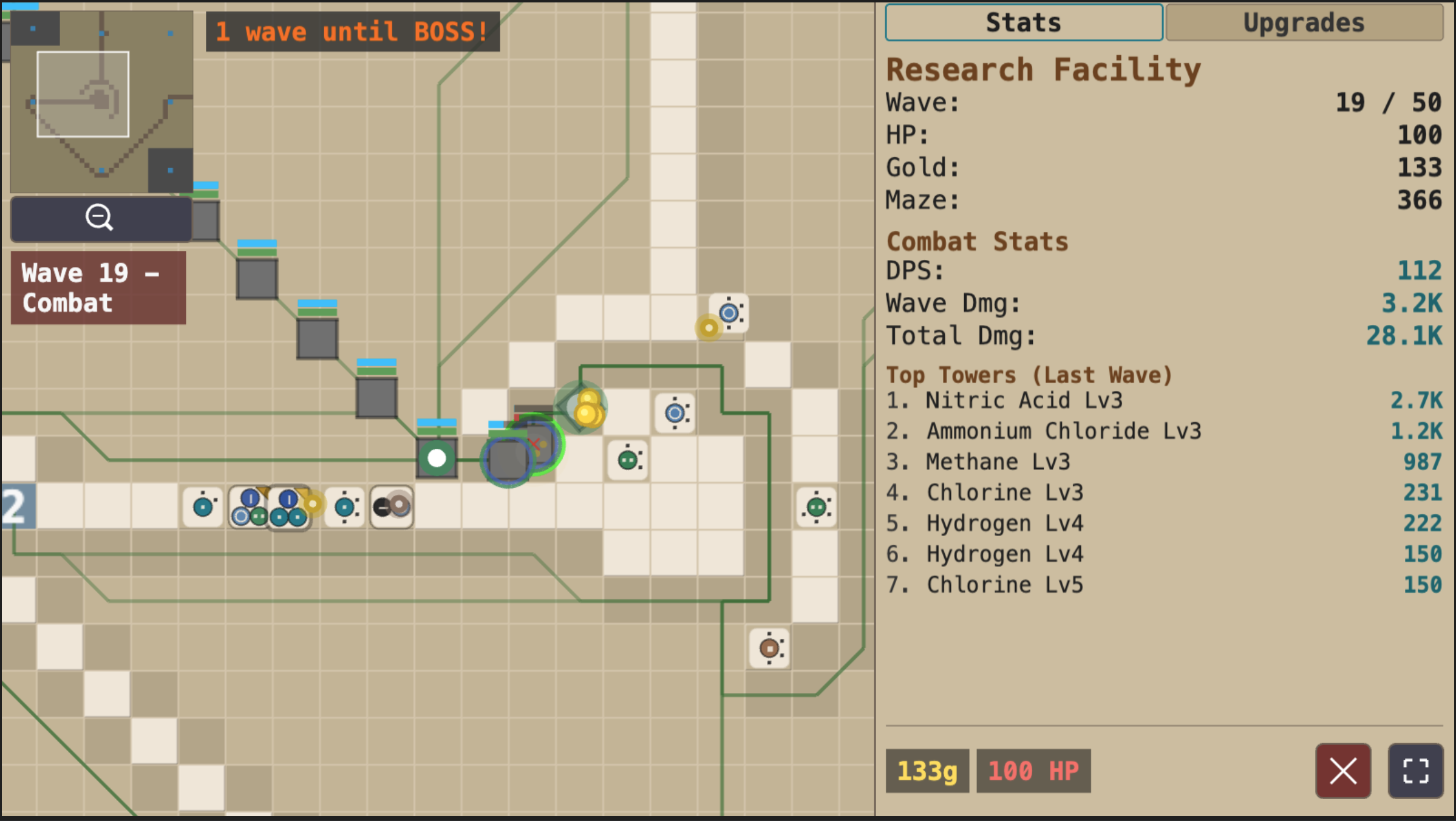
Task: Select the blue Hydrogen tower near the top path
Action: [730, 314]
